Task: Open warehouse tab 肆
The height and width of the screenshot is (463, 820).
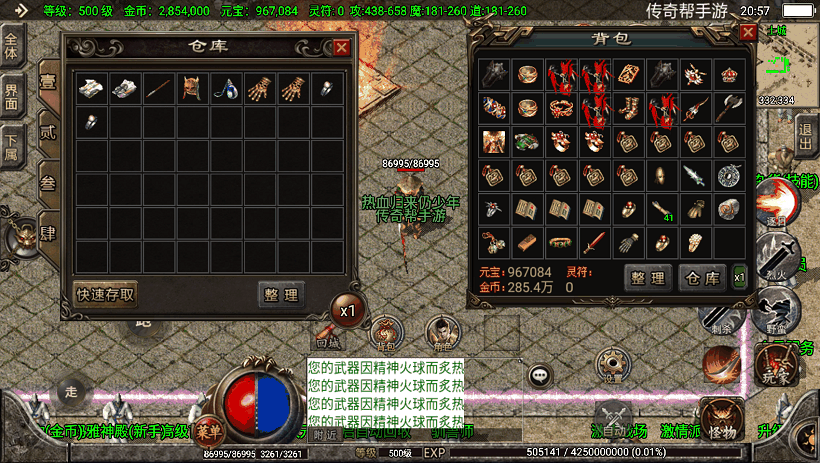Action: pos(48,234)
